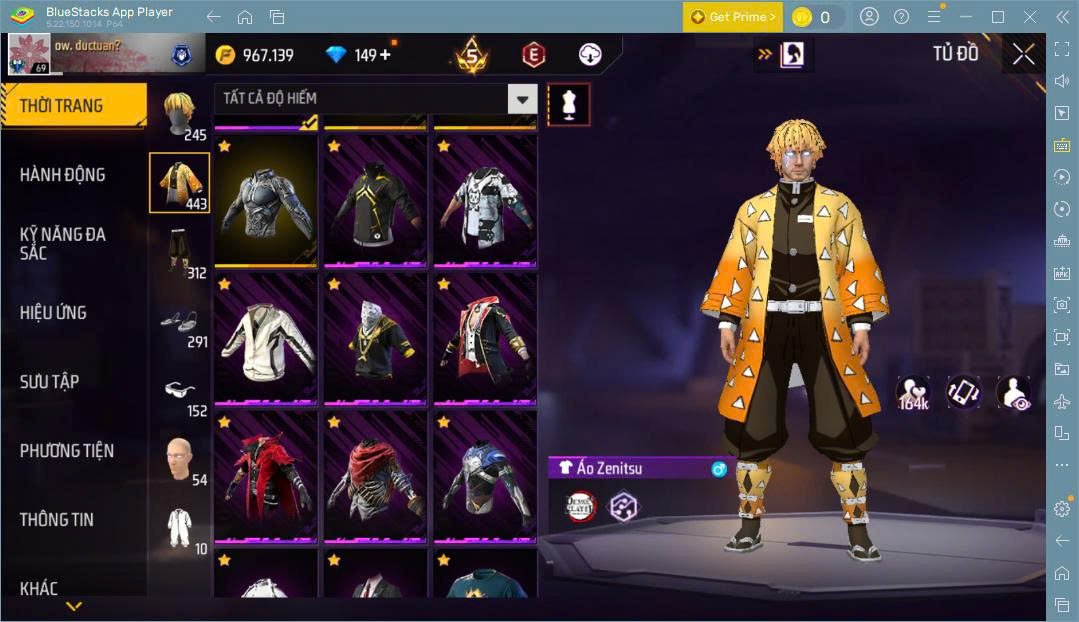Close the wardrobe screen
The height and width of the screenshot is (622, 1079).
pyautogui.click(x=1023, y=54)
